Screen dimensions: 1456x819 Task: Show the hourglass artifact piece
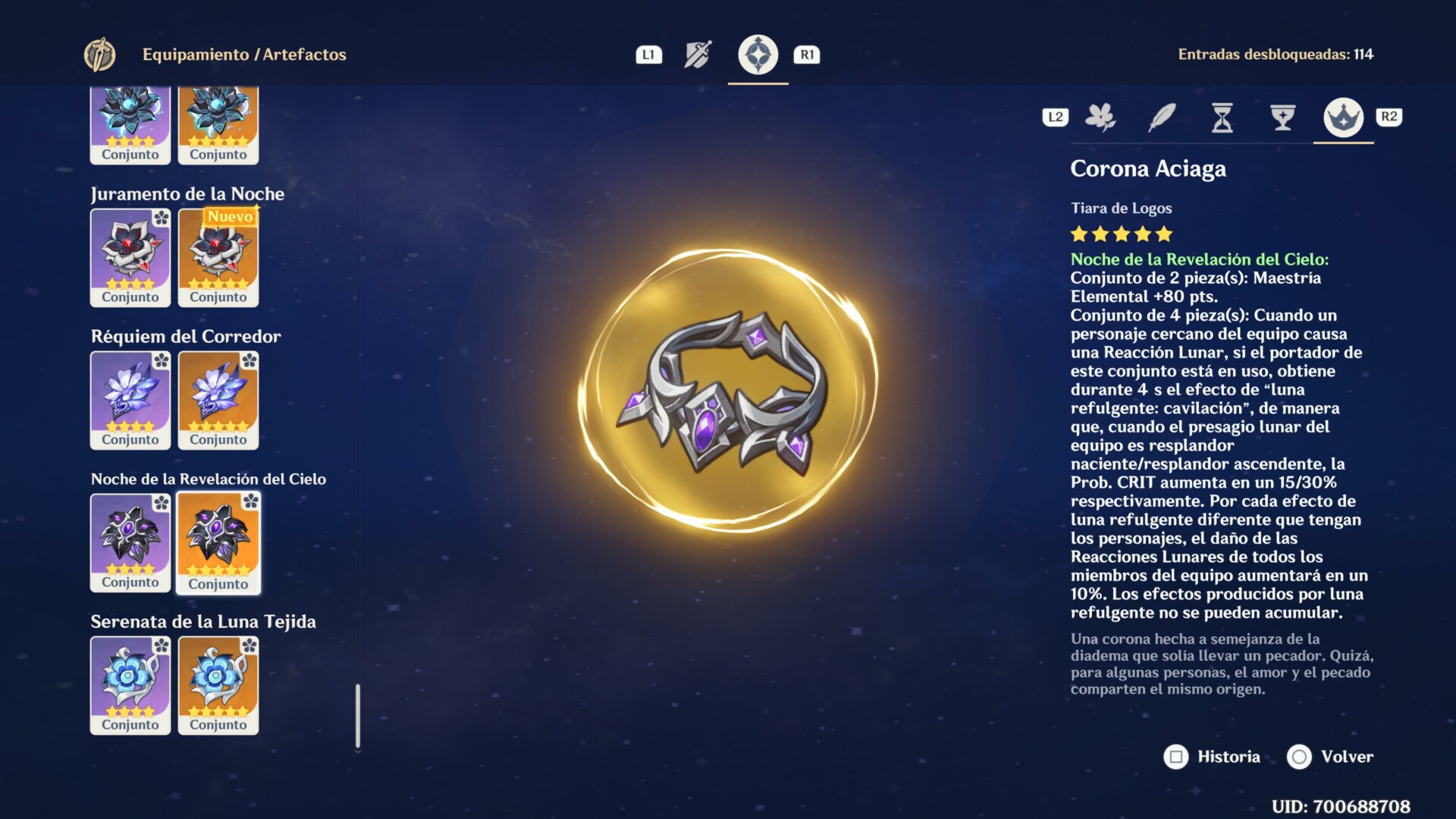[x=1222, y=118]
